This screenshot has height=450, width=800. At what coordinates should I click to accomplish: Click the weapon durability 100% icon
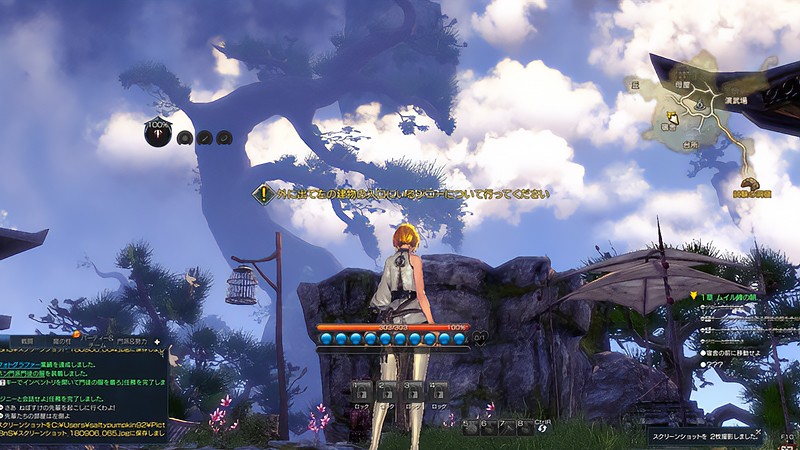(158, 134)
